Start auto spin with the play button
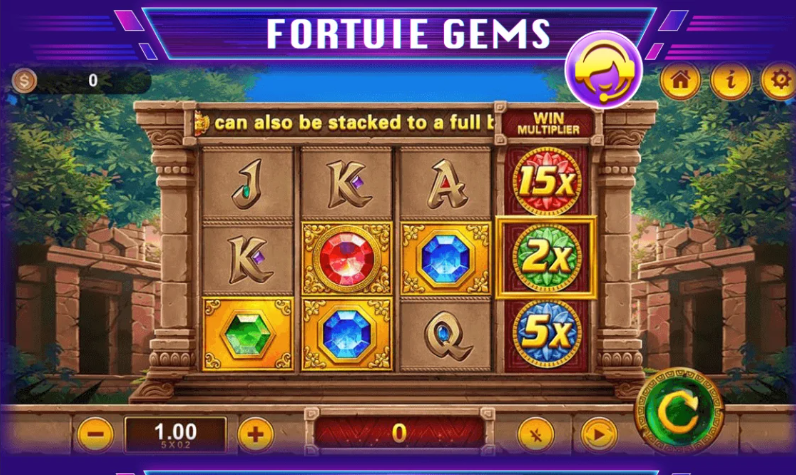The width and height of the screenshot is (796, 475). pos(598,434)
